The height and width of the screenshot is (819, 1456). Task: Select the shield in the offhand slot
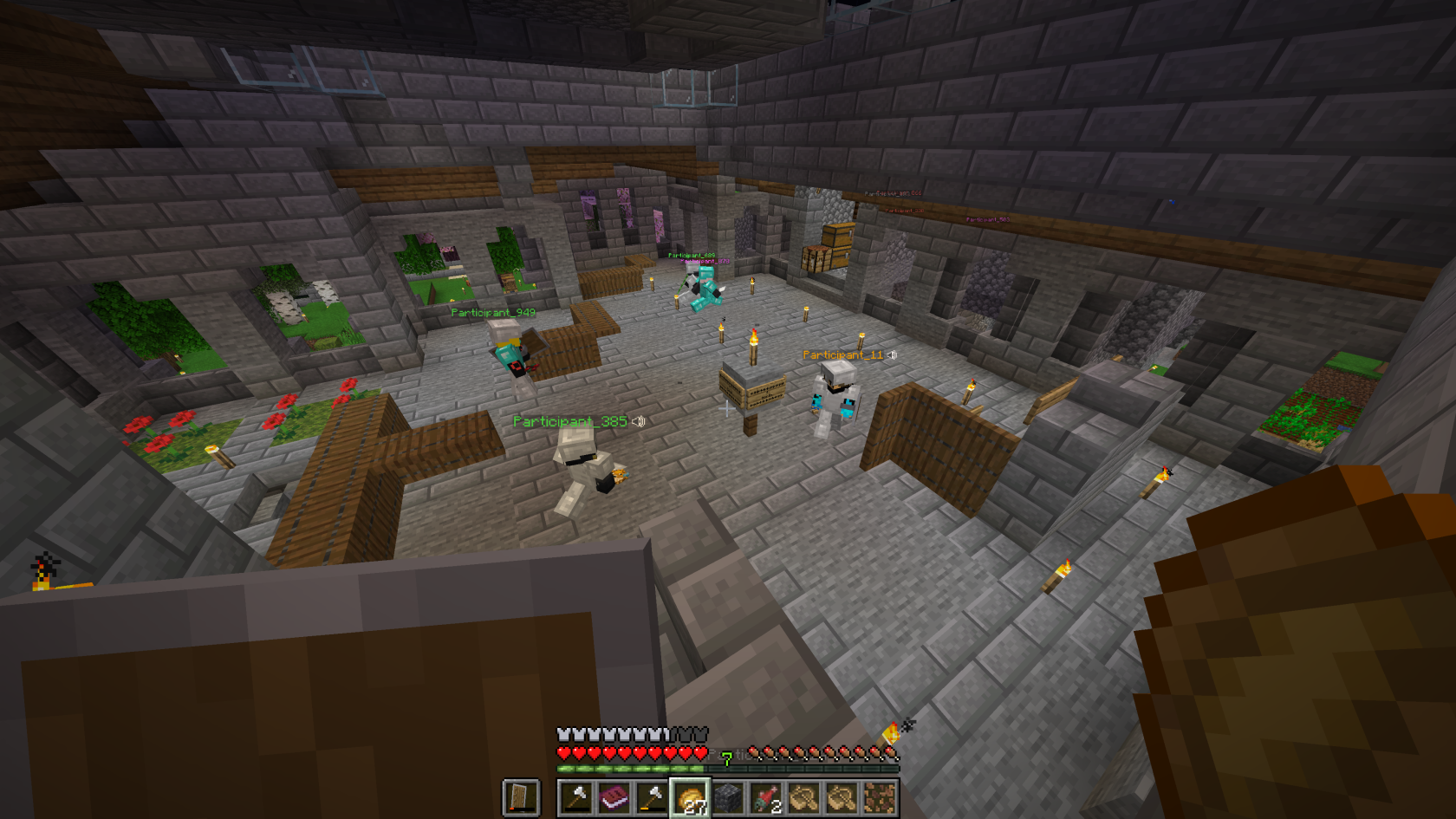tap(521, 797)
